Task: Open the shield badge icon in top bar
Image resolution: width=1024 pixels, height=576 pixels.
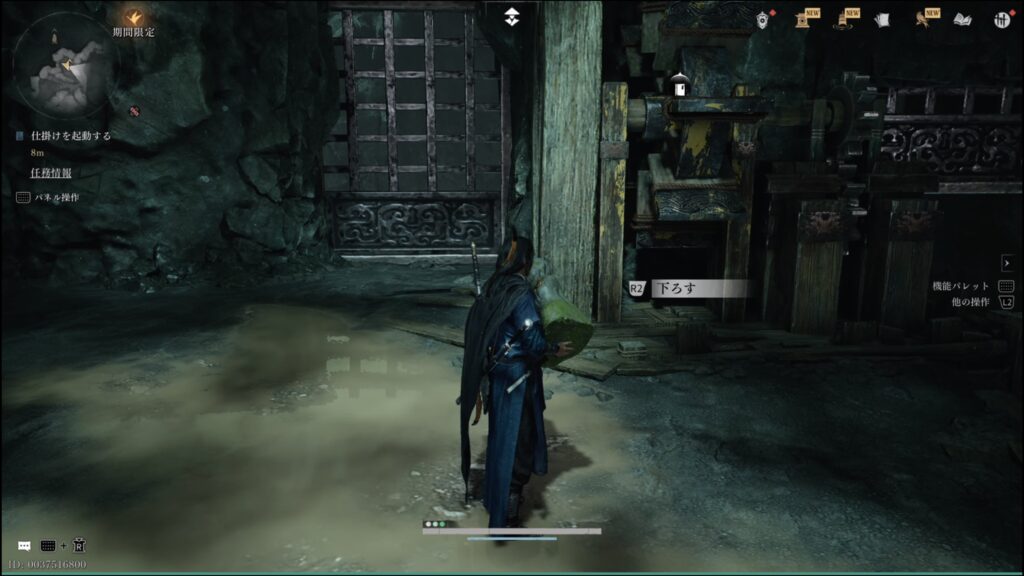Action: (763, 18)
